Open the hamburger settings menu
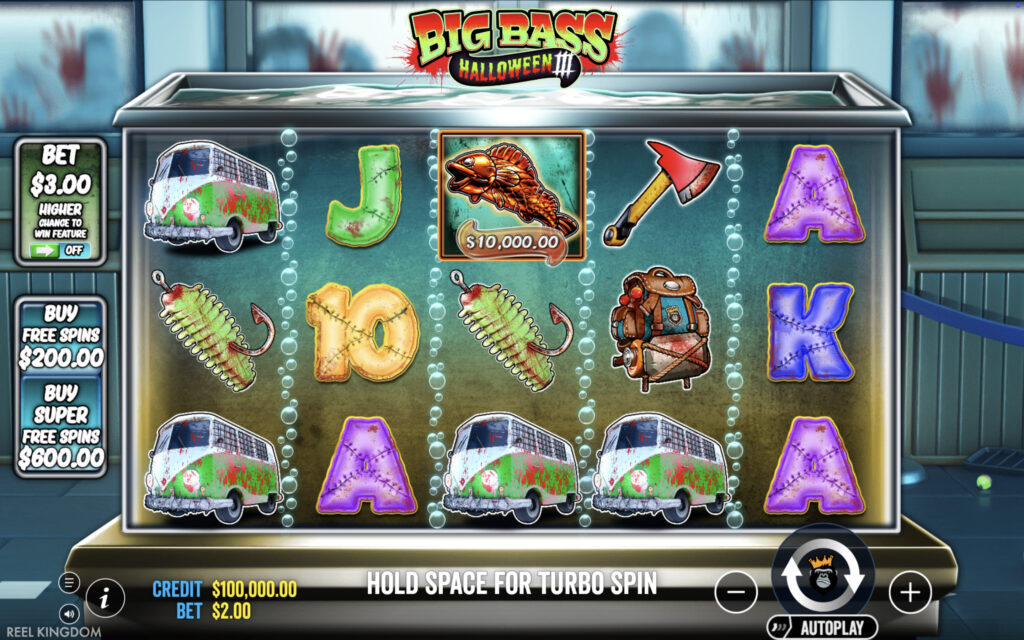The width and height of the screenshot is (1024, 640). pyautogui.click(x=69, y=582)
